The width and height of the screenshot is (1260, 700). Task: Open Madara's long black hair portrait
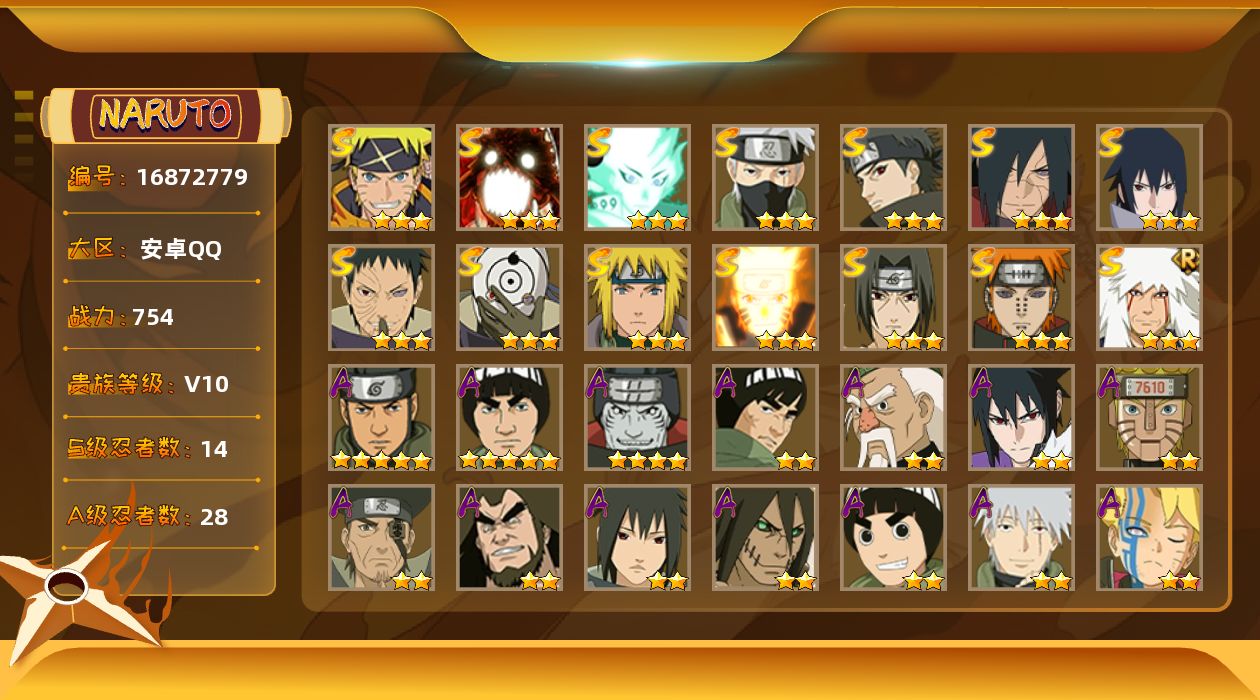click(x=1021, y=177)
